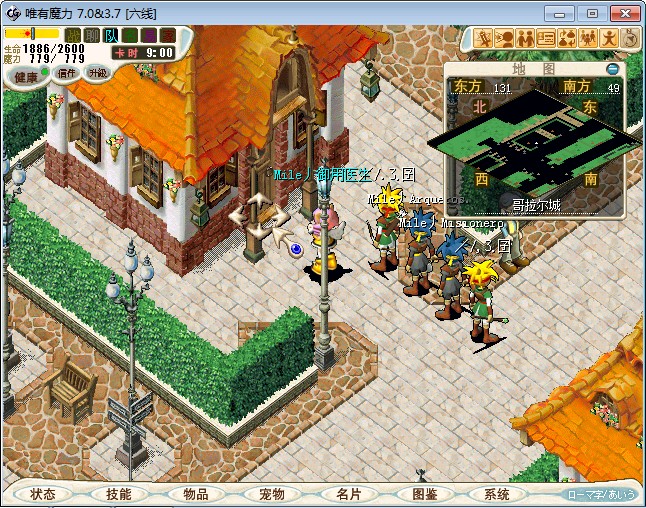Viewport: 646px width, 508px height.
Task: Minimize the 地图 map panel
Action: click(x=612, y=69)
